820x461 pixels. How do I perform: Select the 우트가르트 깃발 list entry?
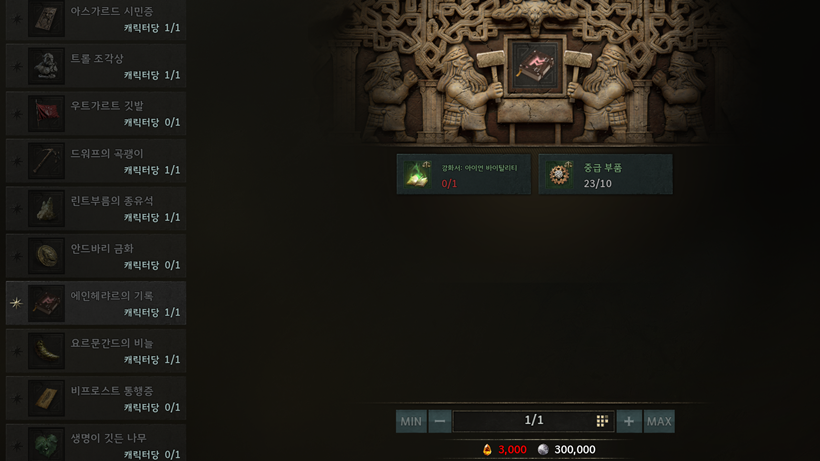[x=96, y=114]
